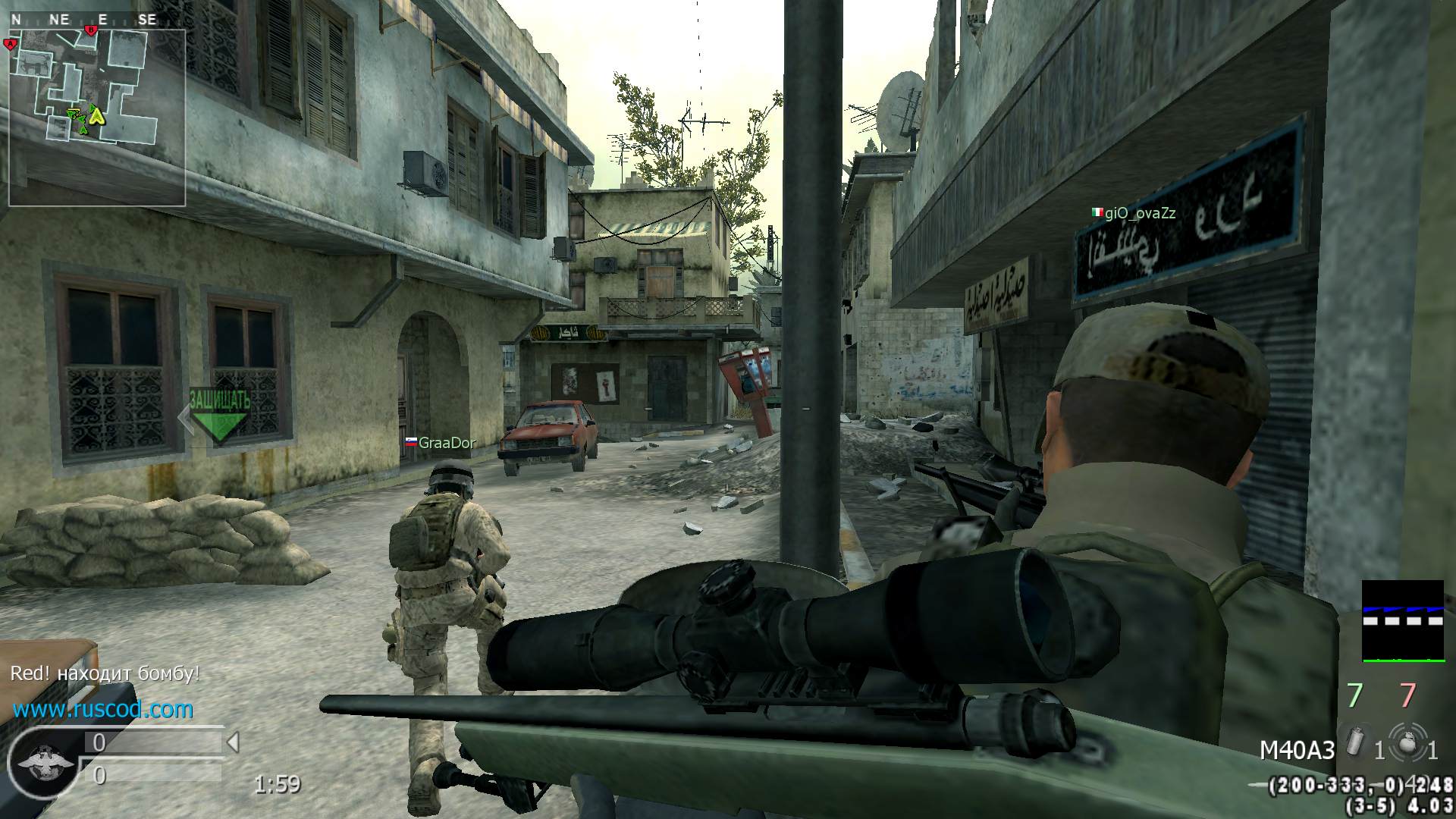Click the minimap in the corner

pyautogui.click(x=97, y=118)
